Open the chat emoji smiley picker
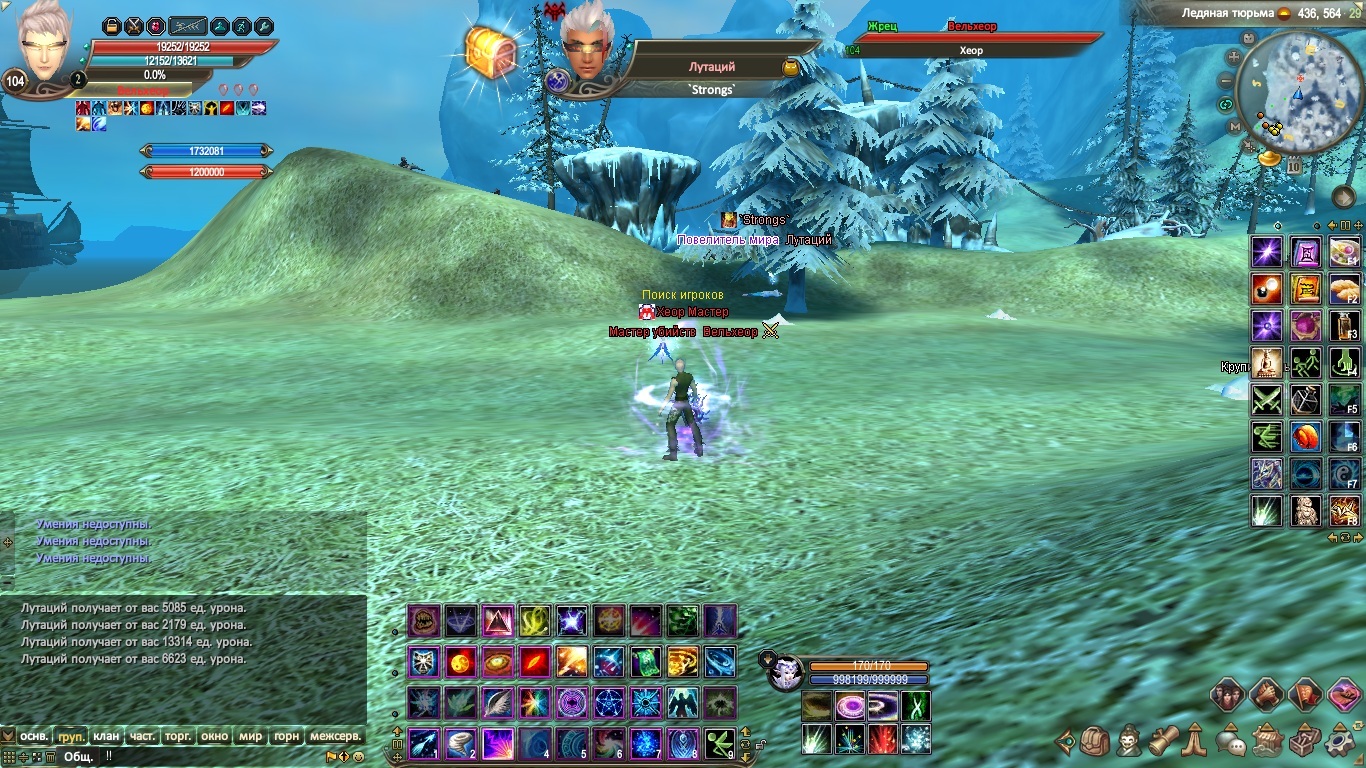Screen dimensions: 1366x768 point(358,757)
